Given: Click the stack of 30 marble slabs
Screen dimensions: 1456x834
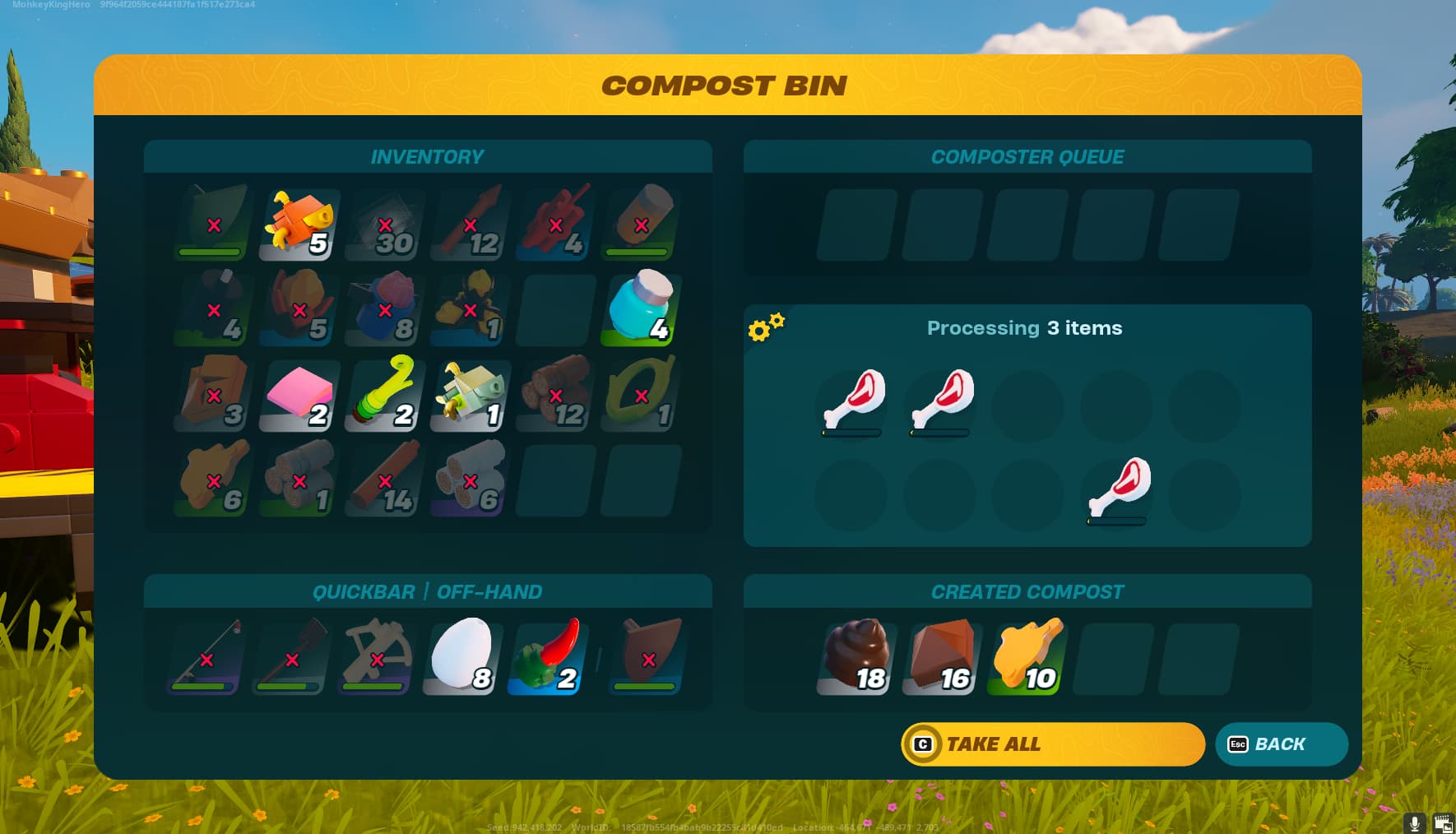Looking at the screenshot, I should coord(383,222).
